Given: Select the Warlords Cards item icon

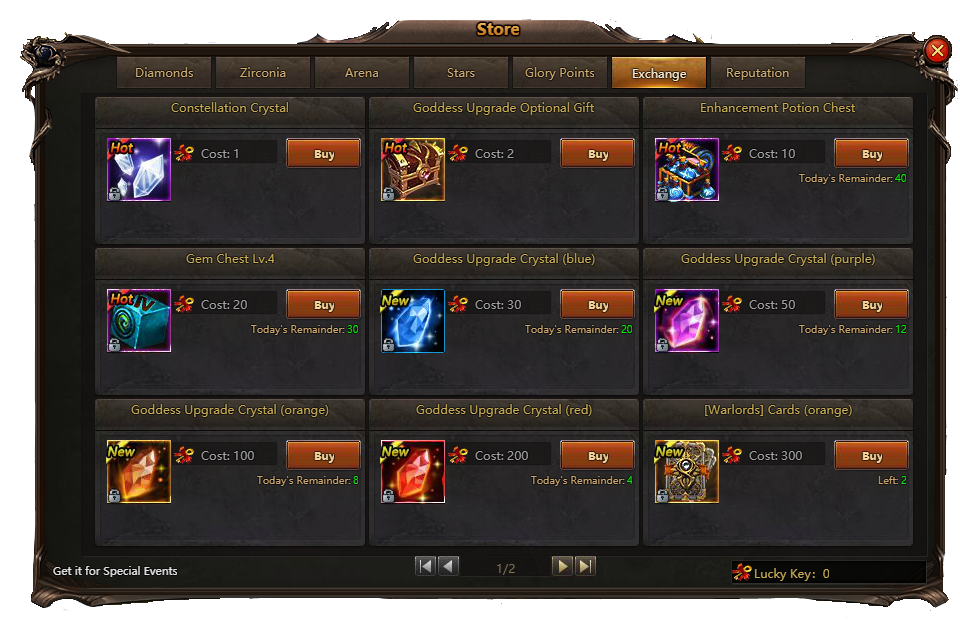Looking at the screenshot, I should [x=687, y=471].
